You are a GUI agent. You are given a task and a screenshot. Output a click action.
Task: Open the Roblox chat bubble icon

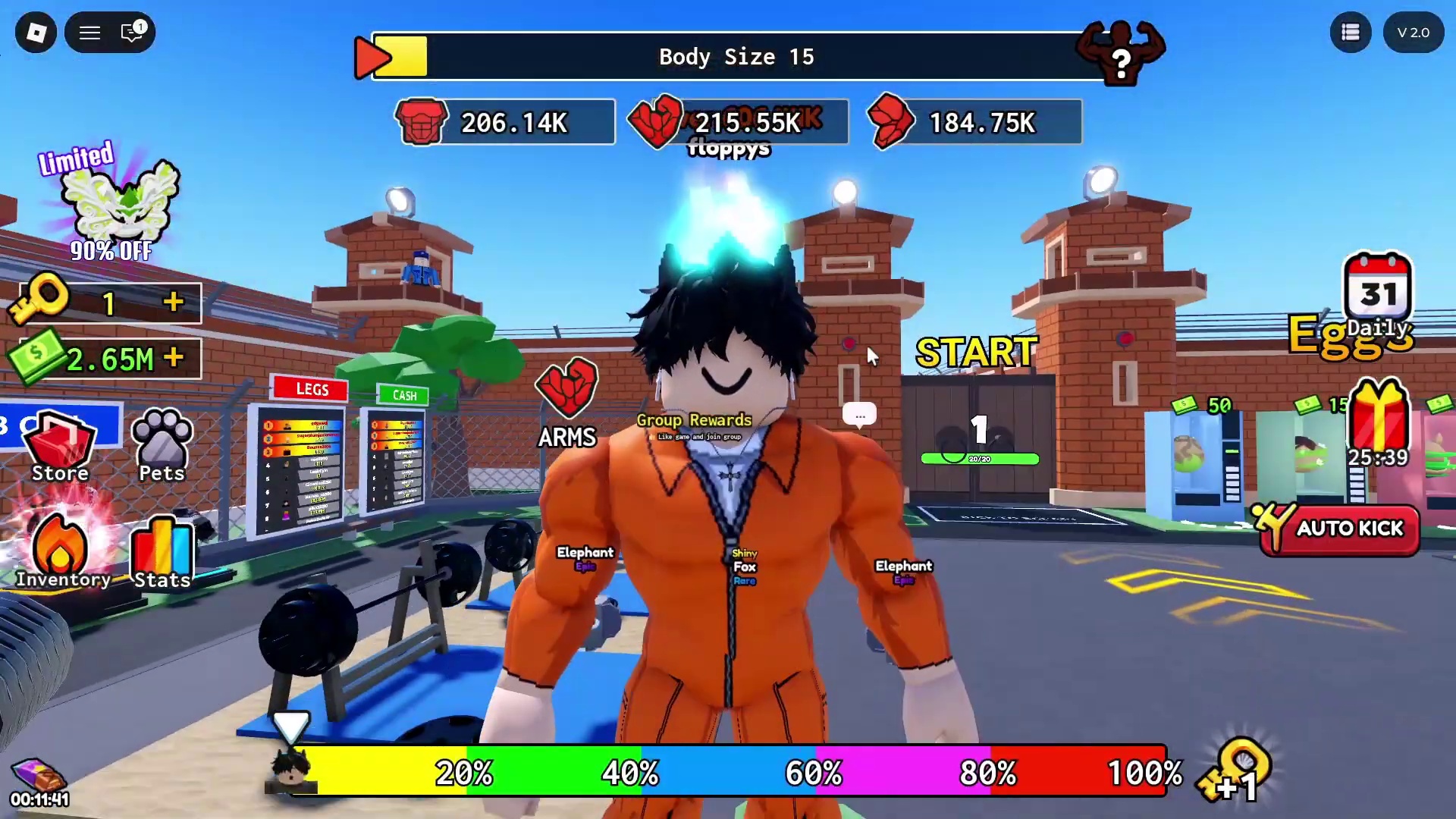[132, 33]
